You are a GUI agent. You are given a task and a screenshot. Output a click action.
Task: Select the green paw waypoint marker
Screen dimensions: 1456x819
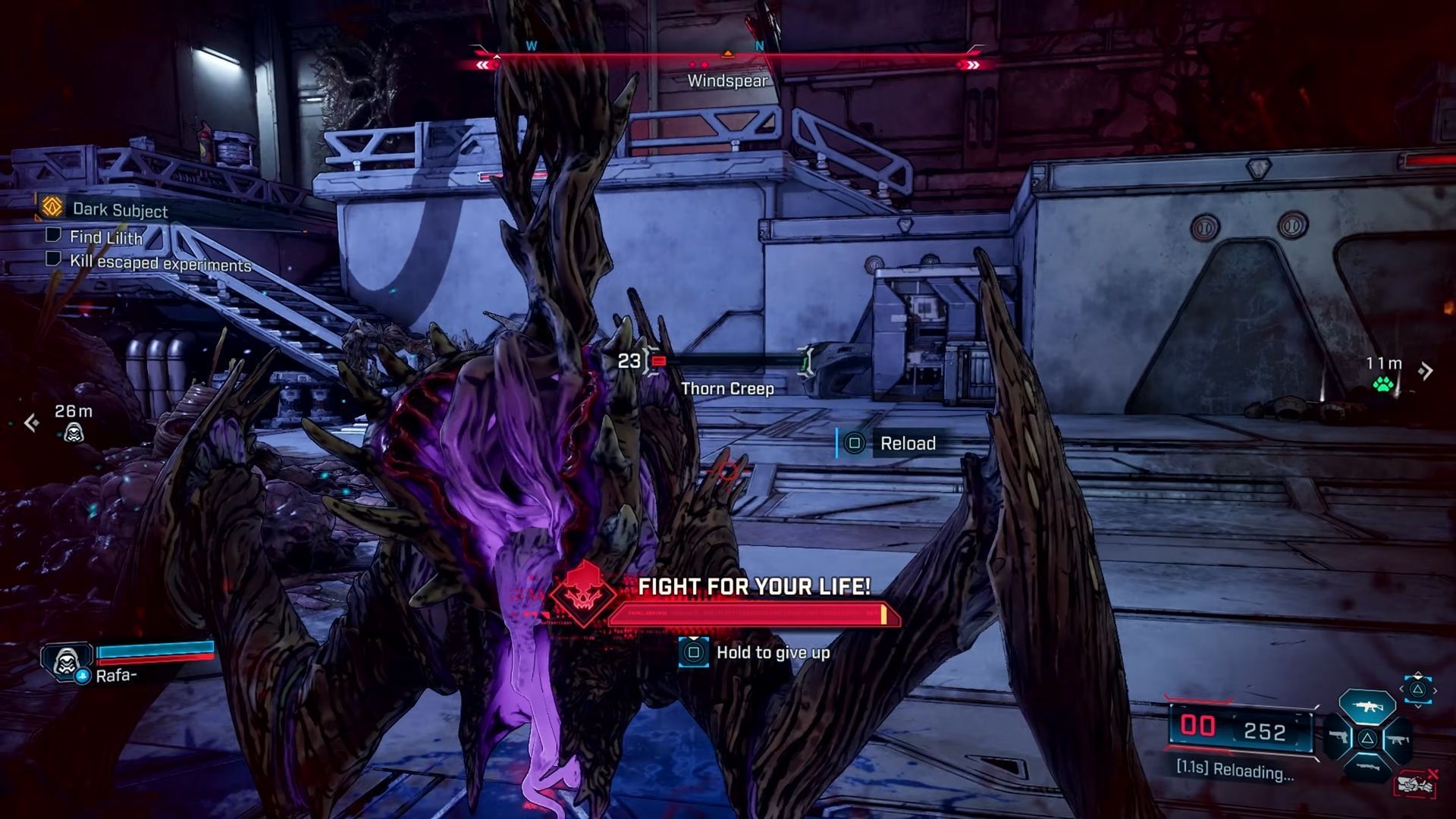[x=1383, y=384]
